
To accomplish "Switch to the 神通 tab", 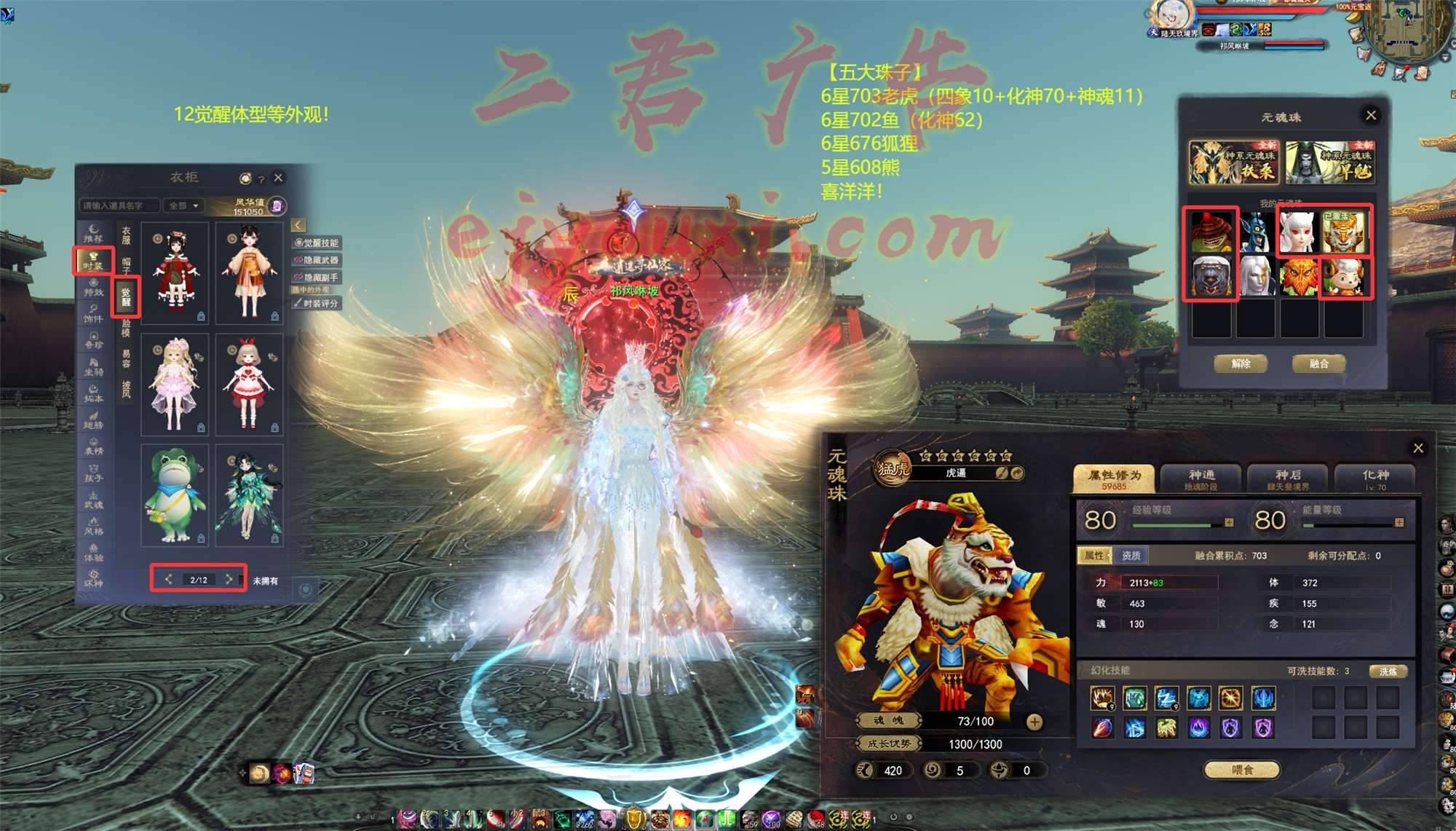I will click(x=1201, y=478).
